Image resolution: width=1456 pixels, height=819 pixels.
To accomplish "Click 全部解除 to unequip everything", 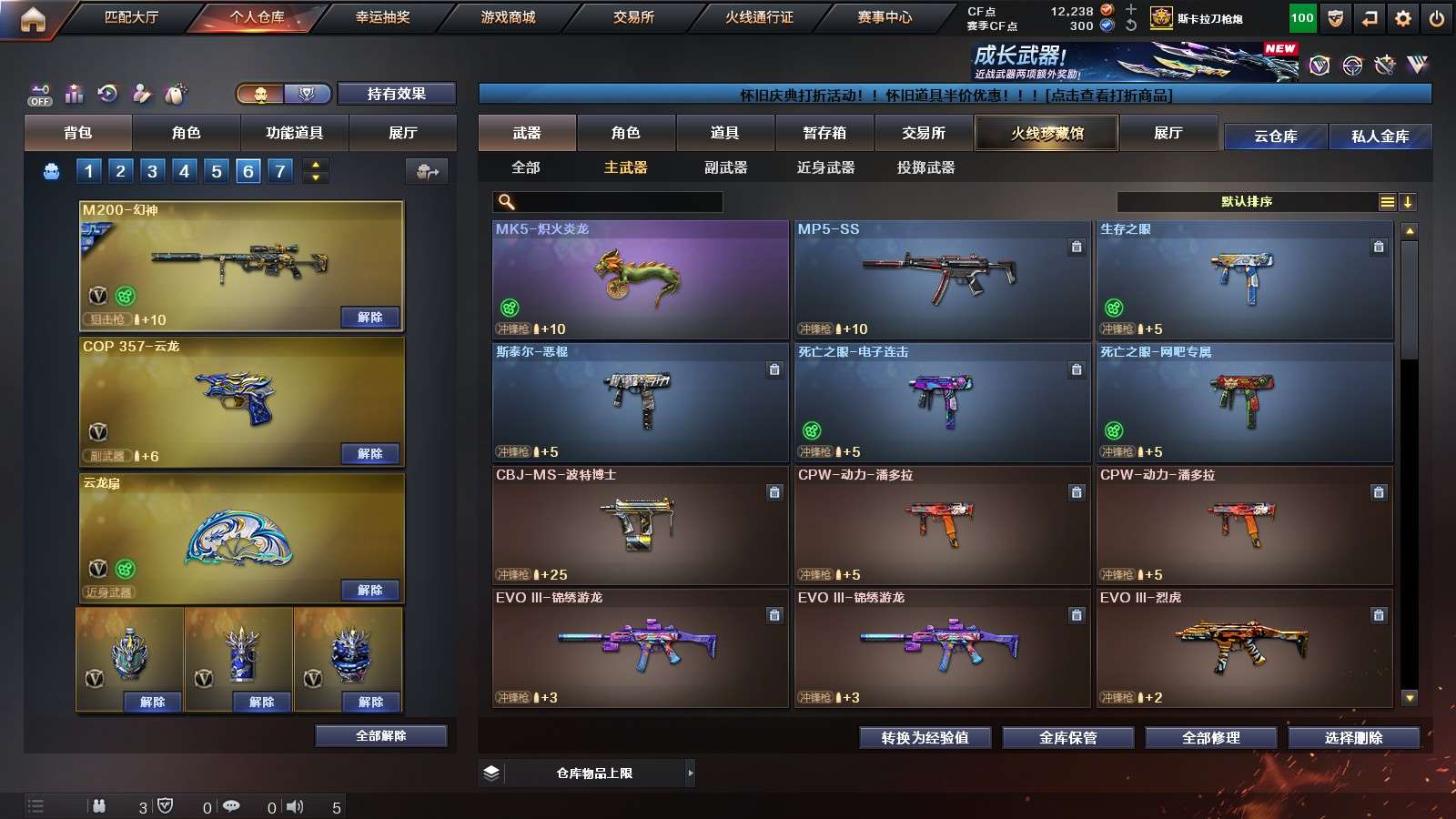I will click(380, 735).
